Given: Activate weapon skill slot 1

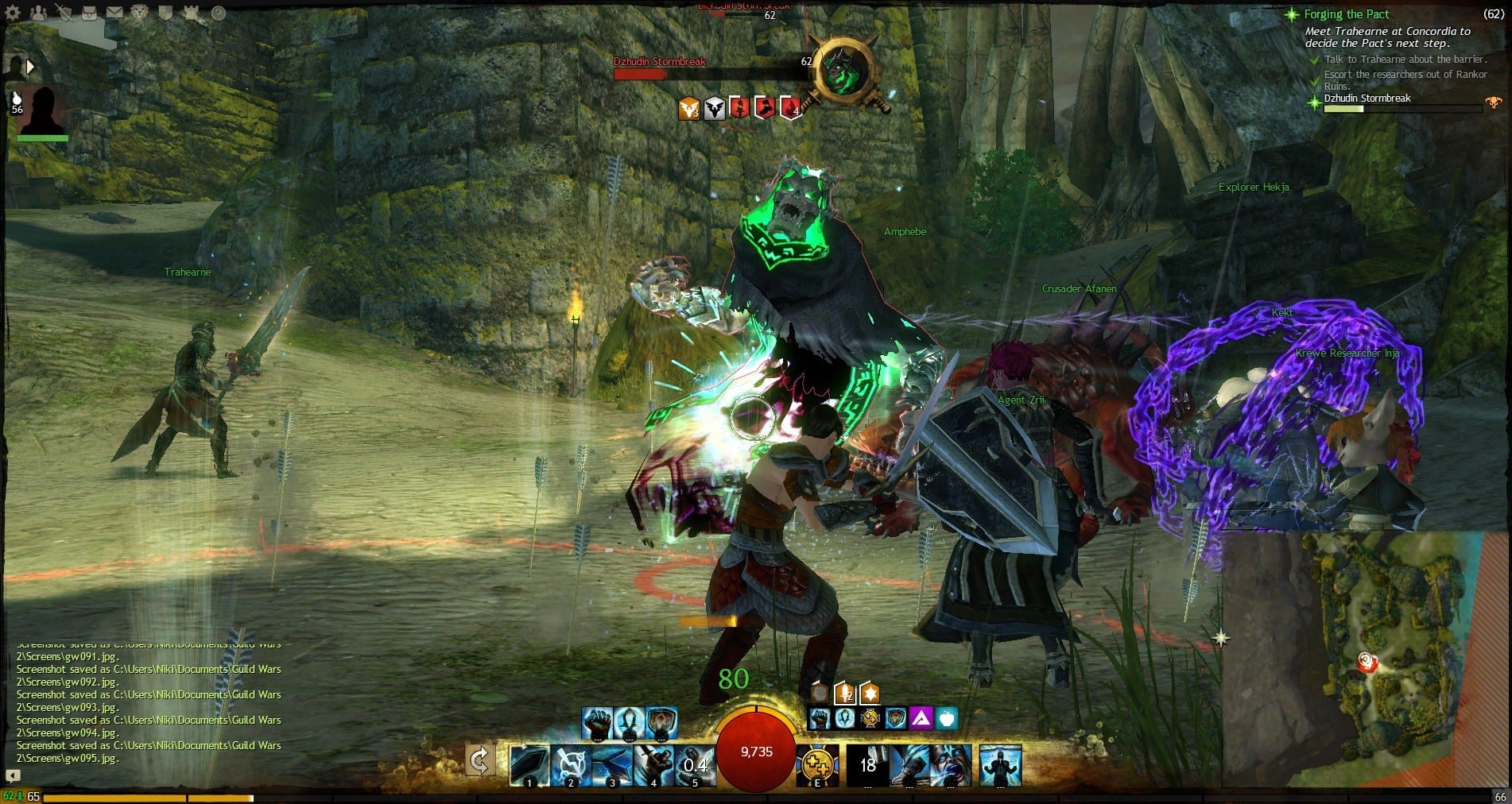Looking at the screenshot, I should 529,764.
